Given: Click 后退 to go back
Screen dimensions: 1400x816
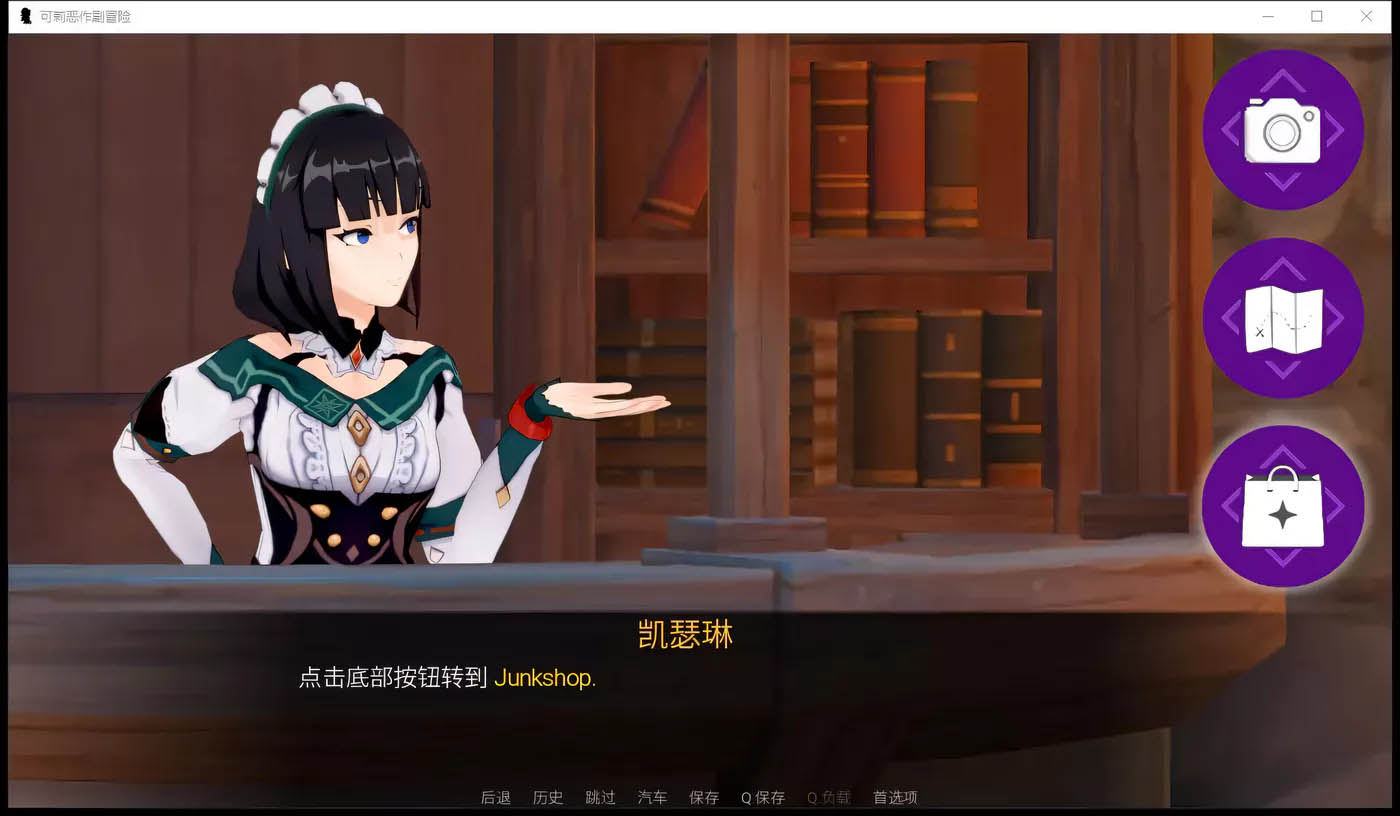Looking at the screenshot, I should tap(496, 797).
